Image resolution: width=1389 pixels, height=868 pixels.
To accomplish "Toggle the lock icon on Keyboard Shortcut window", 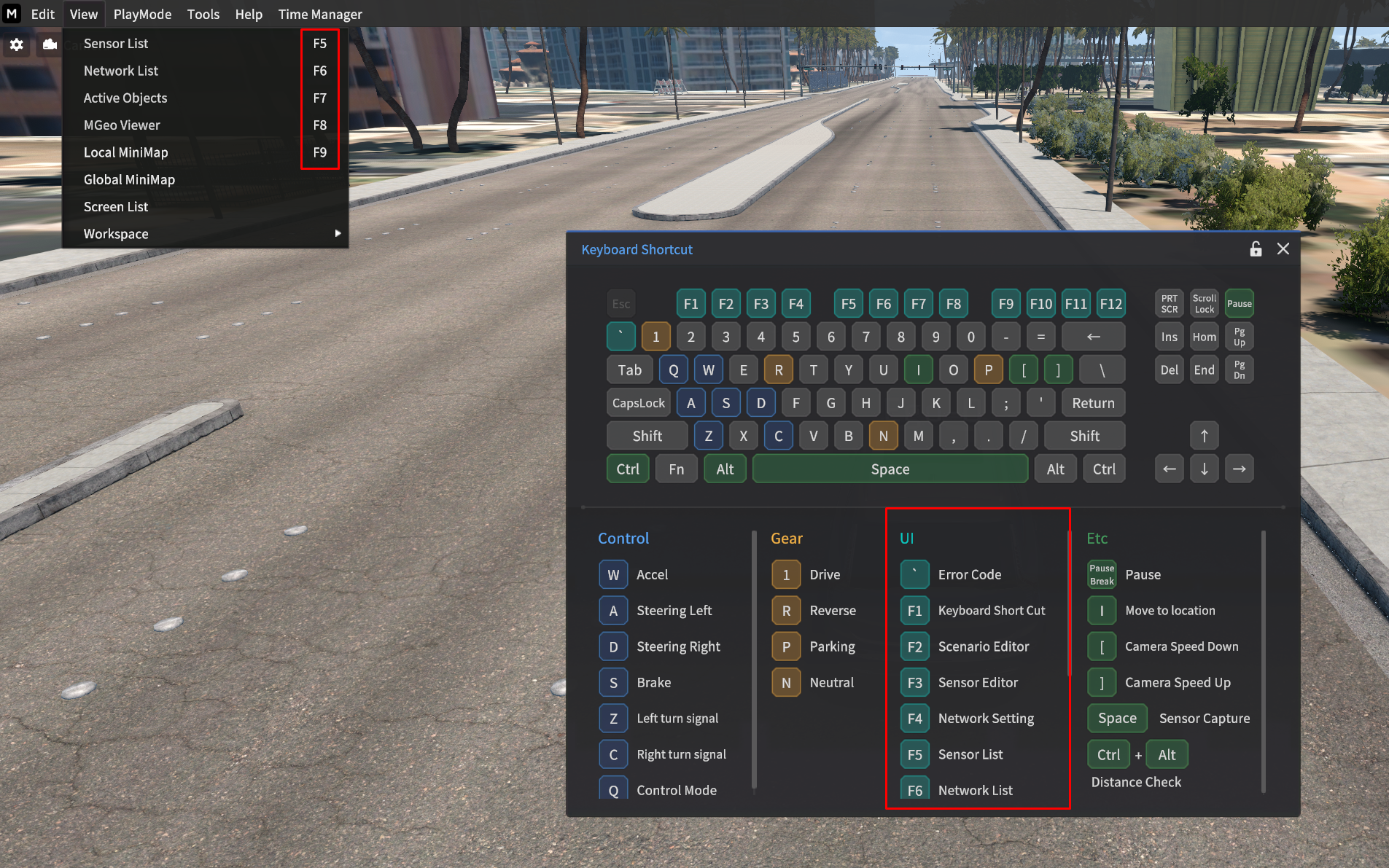I will click(1256, 249).
